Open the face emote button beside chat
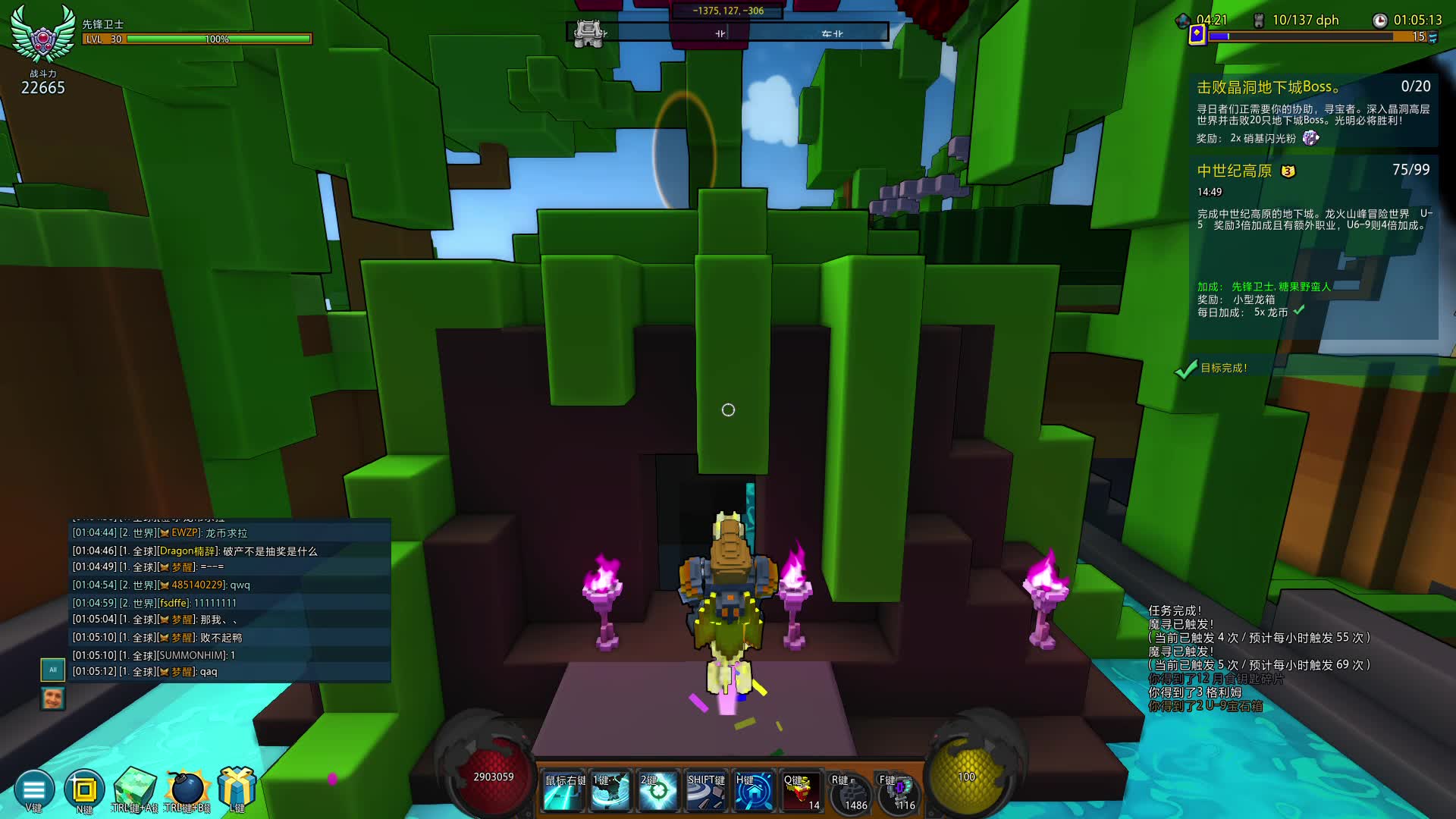Viewport: 1456px width, 819px height. (x=52, y=698)
